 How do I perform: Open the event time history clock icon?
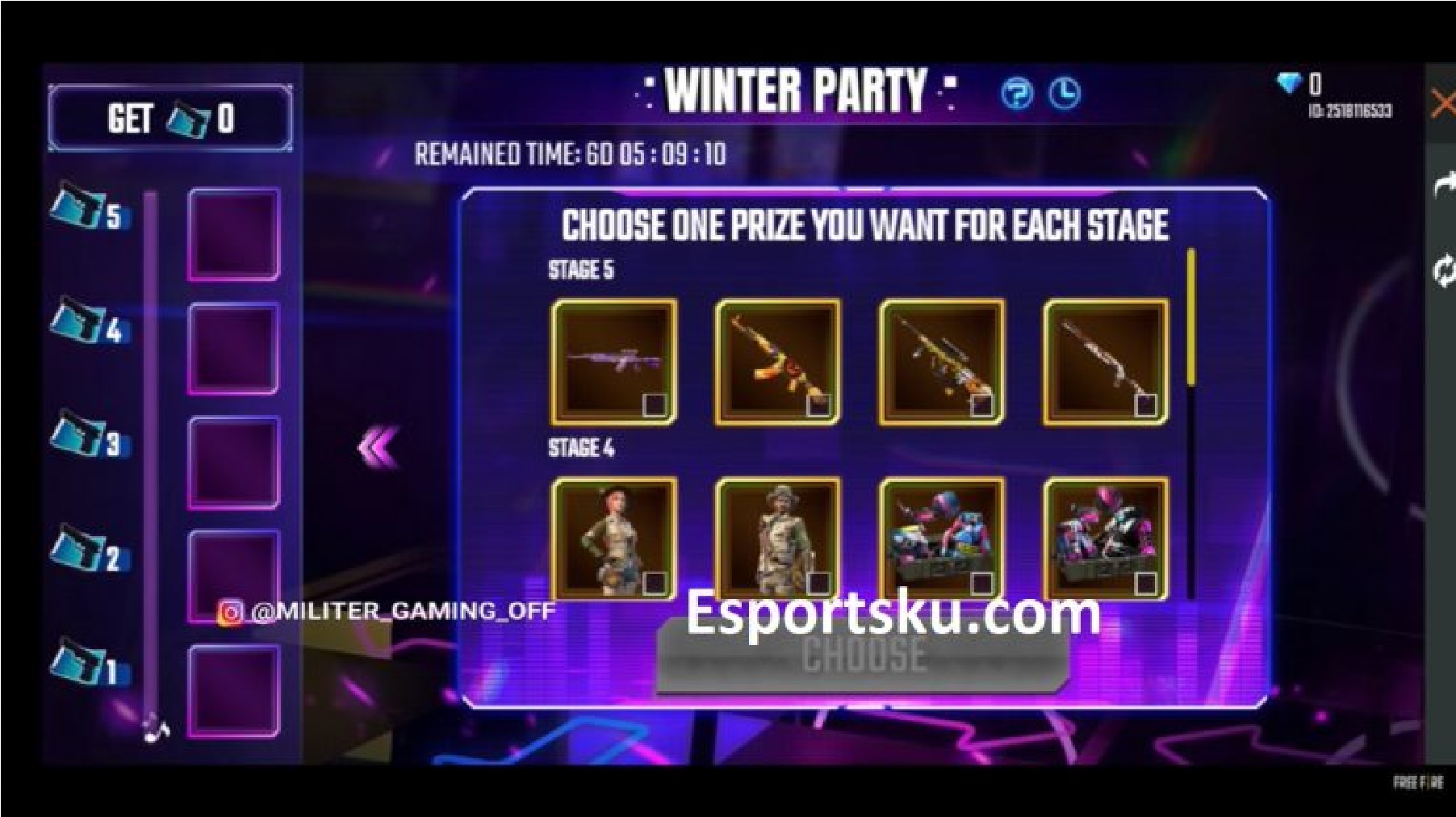tap(1066, 94)
